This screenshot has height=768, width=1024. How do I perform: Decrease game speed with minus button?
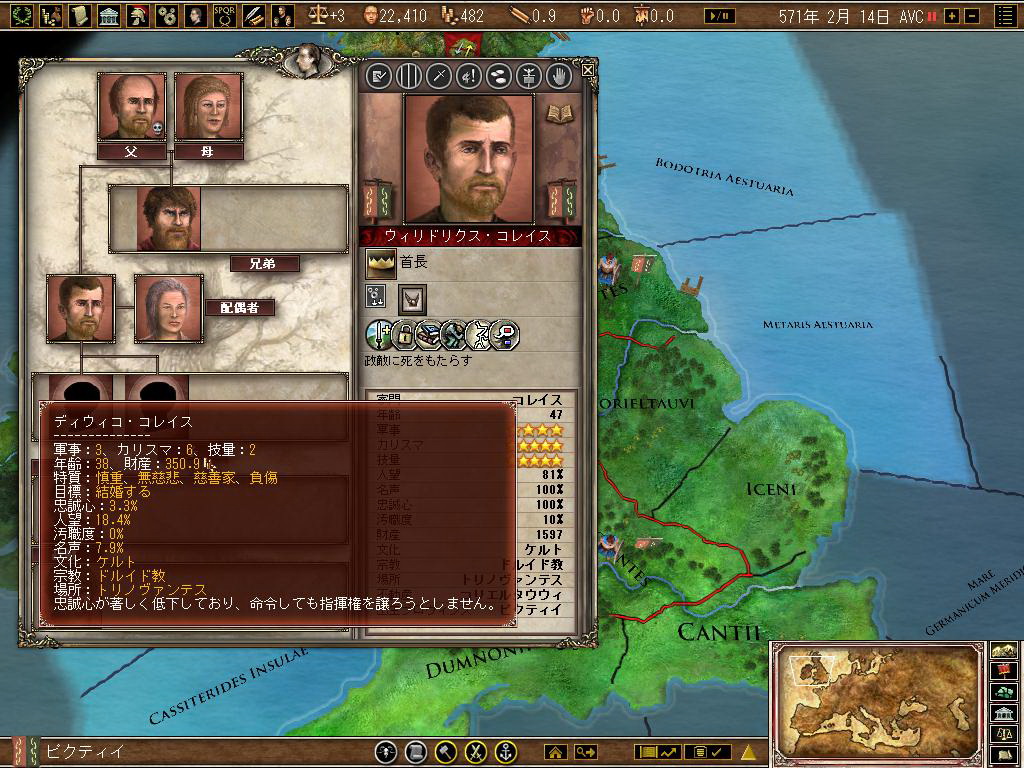(970, 16)
